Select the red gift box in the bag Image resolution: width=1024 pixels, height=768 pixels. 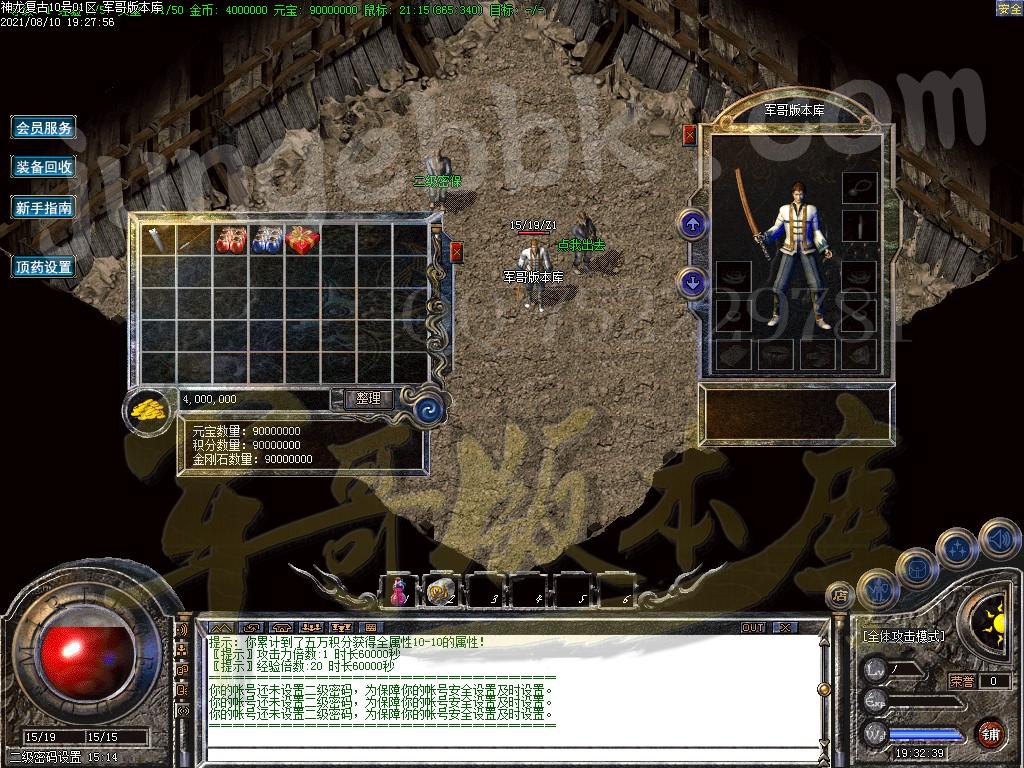pos(302,239)
